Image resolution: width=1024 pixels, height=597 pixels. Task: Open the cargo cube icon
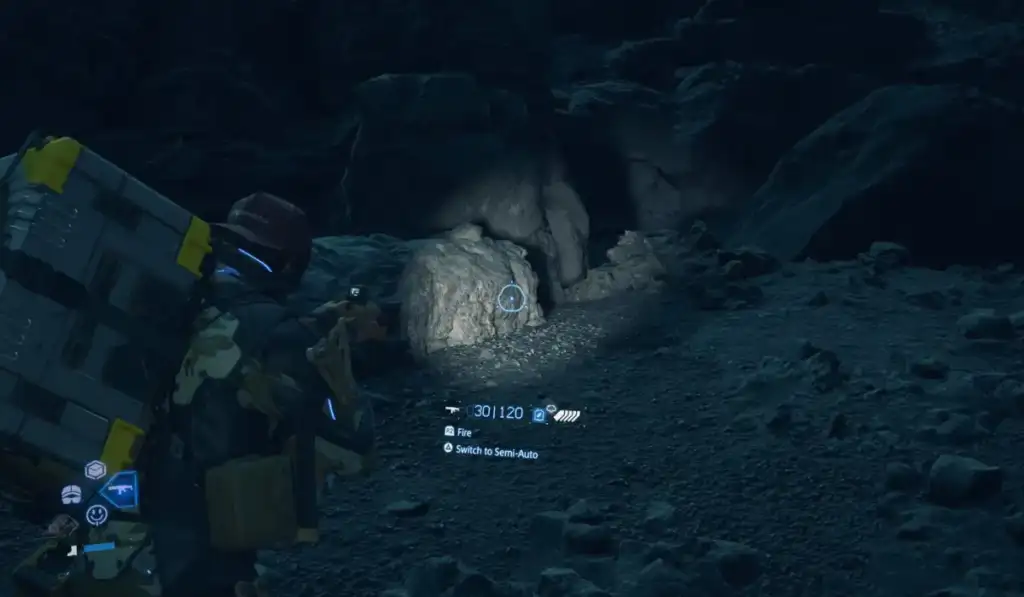click(x=95, y=469)
